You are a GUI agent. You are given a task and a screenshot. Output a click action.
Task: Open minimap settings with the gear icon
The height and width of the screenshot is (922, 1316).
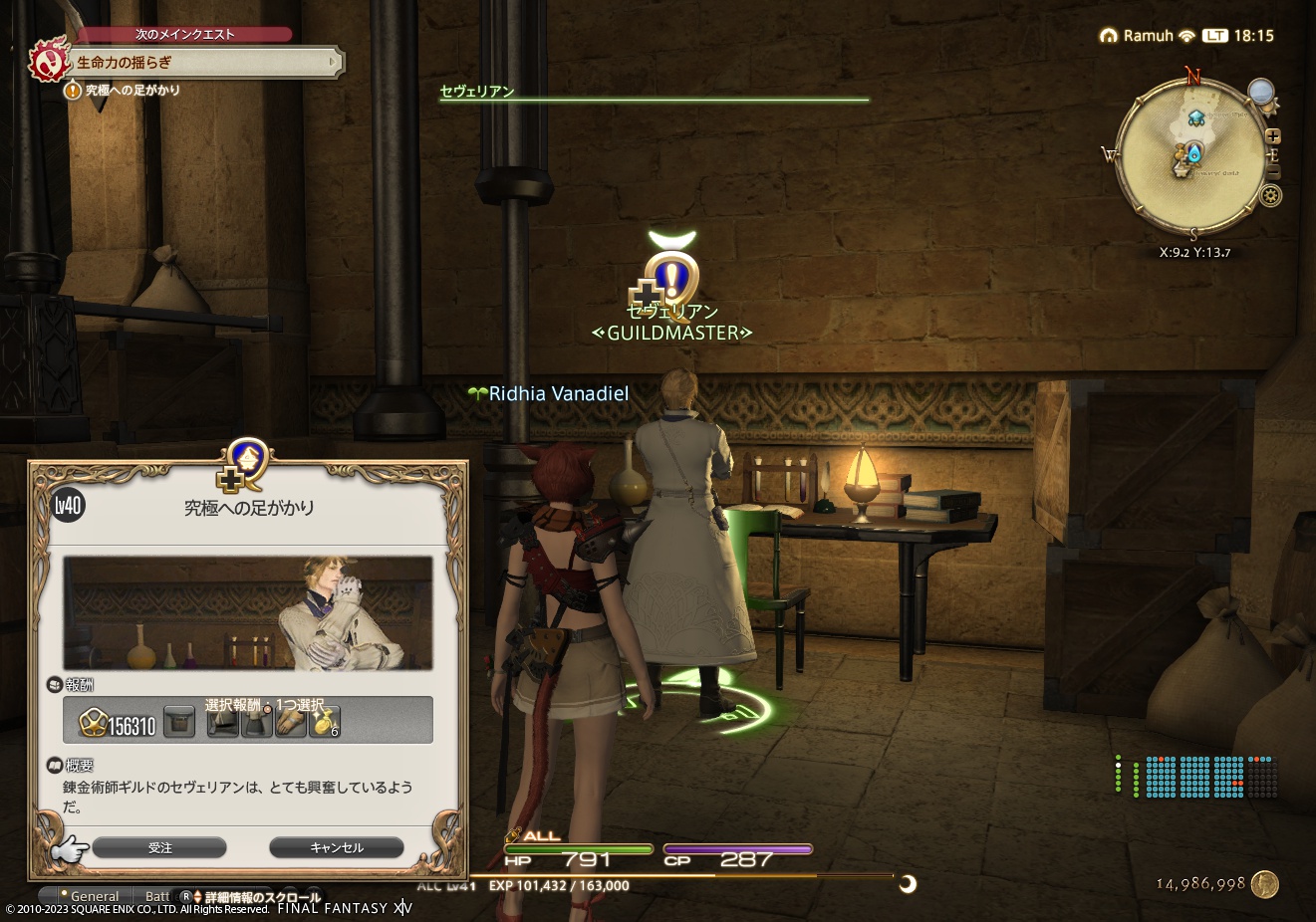coord(1271,195)
